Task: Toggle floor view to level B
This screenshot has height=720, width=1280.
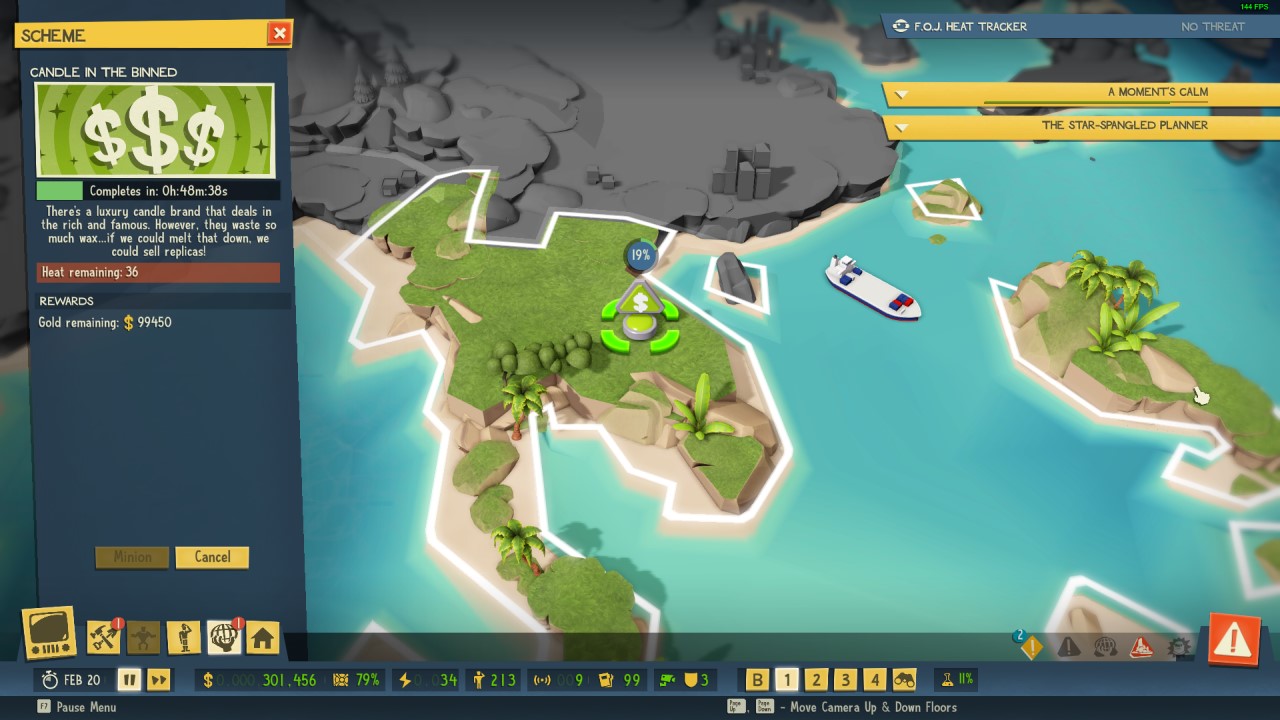Action: 760,679
